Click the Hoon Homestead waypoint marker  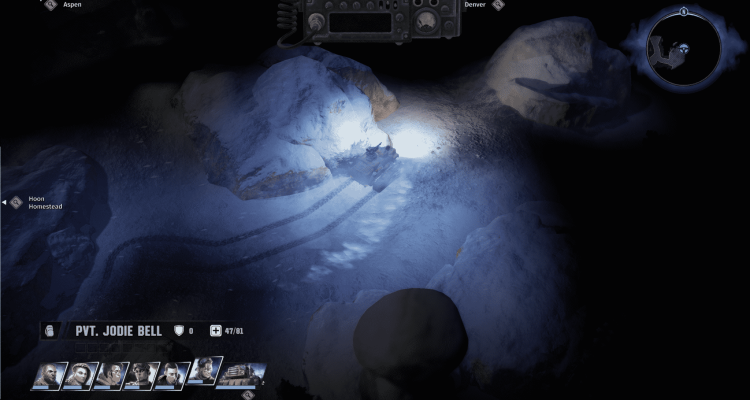click(x=17, y=202)
